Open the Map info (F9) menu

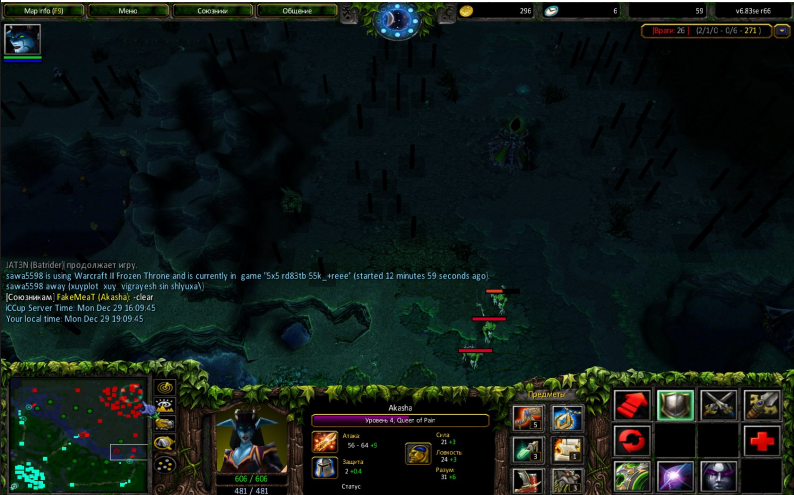[x=44, y=10]
